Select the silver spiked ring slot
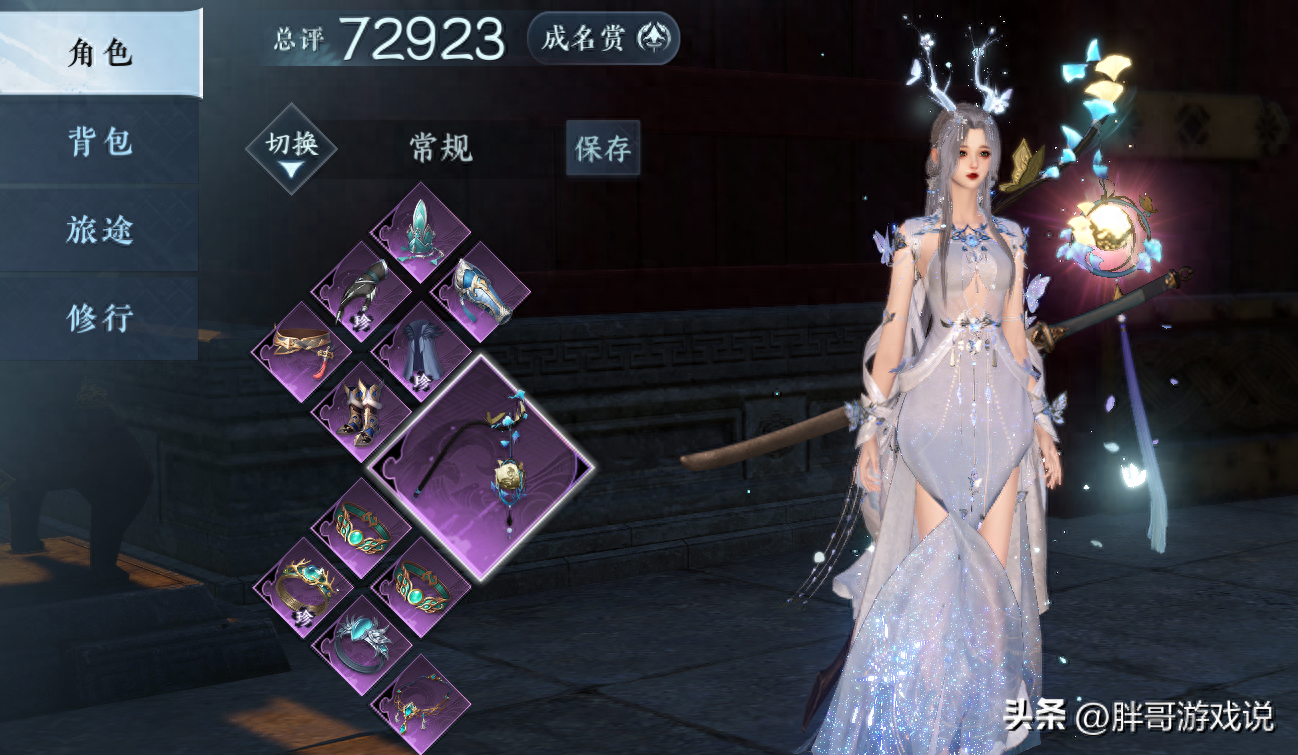Image resolution: width=1298 pixels, height=755 pixels. (x=361, y=645)
